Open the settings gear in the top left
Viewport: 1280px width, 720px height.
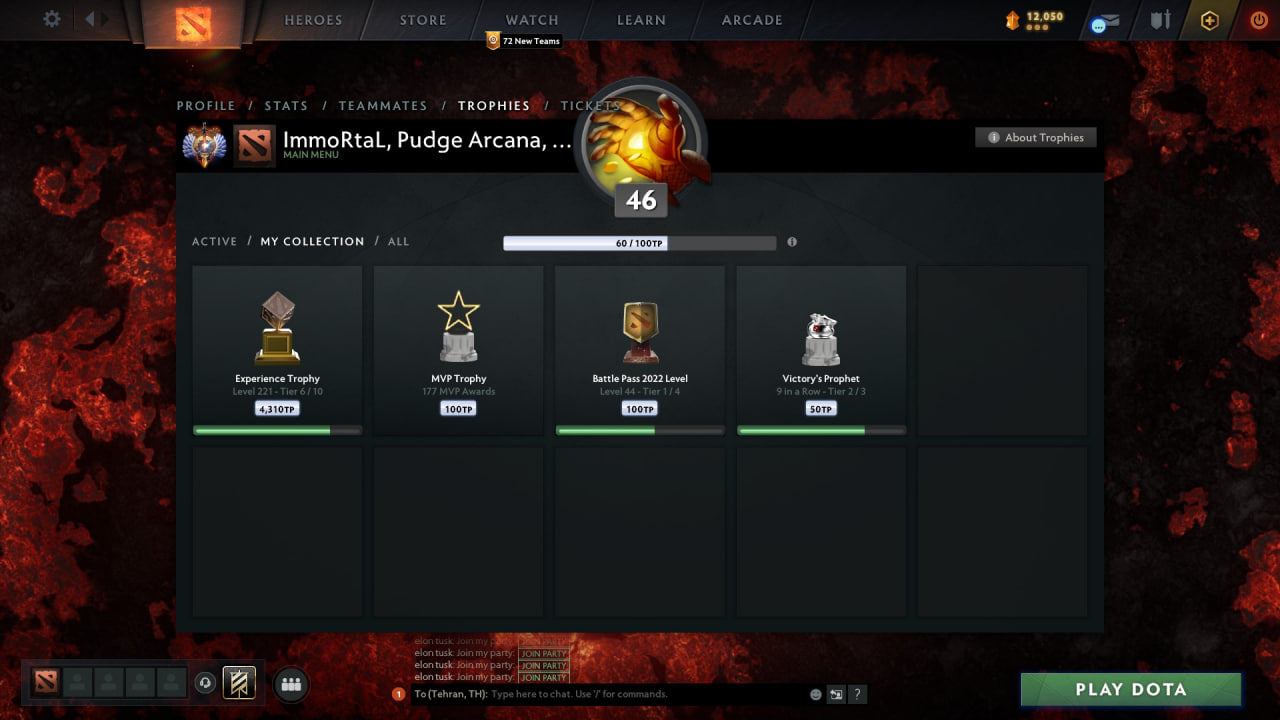click(48, 18)
